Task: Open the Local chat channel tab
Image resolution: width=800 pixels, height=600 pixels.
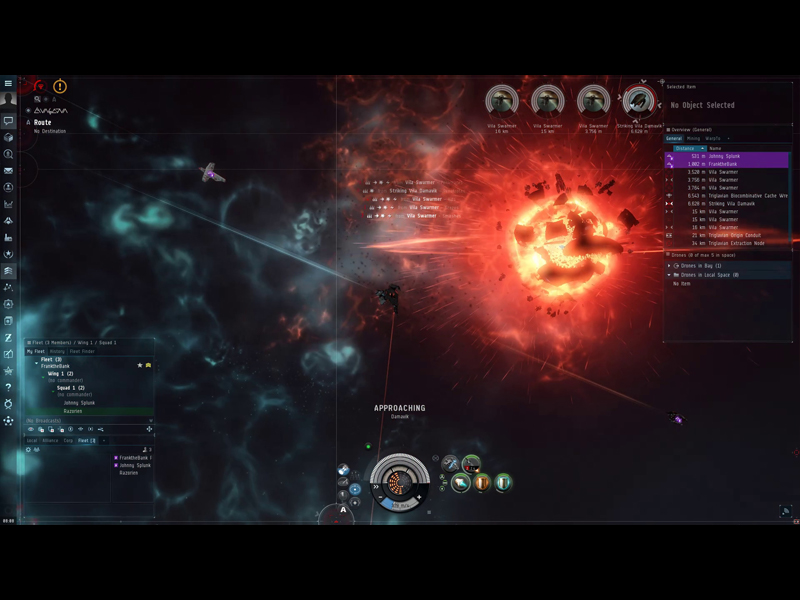Action: coord(32,441)
